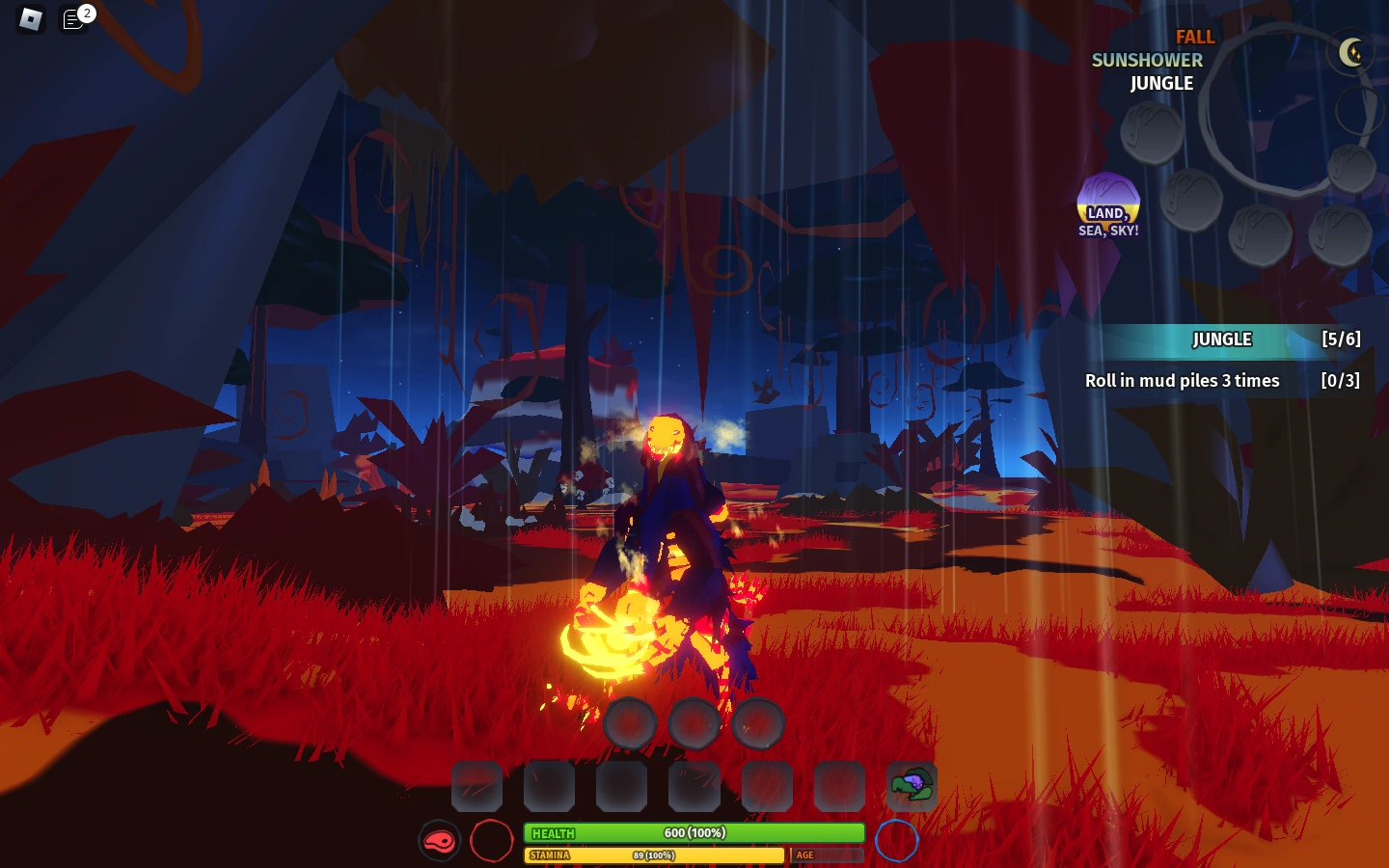Click the green HEALTH bar
This screenshot has height=868, width=1389.
pyautogui.click(x=693, y=832)
